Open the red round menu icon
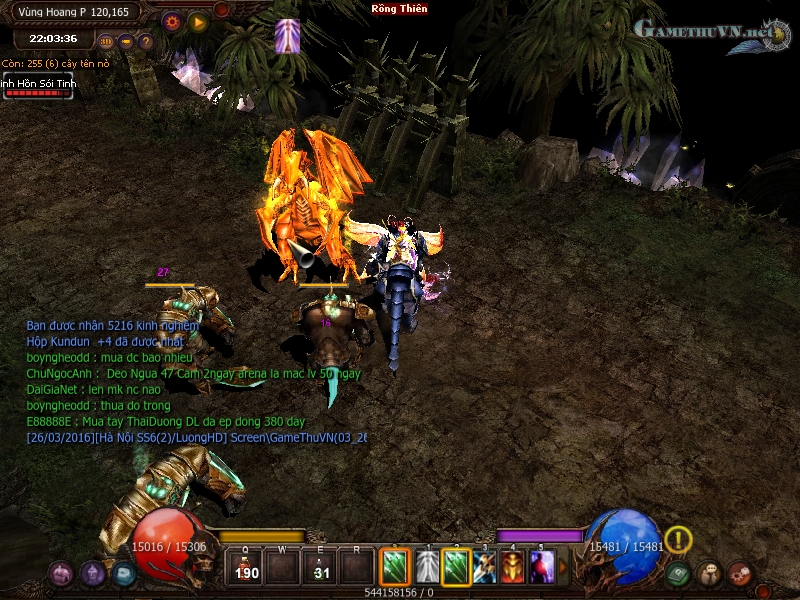This screenshot has width=800, height=600. (740, 574)
